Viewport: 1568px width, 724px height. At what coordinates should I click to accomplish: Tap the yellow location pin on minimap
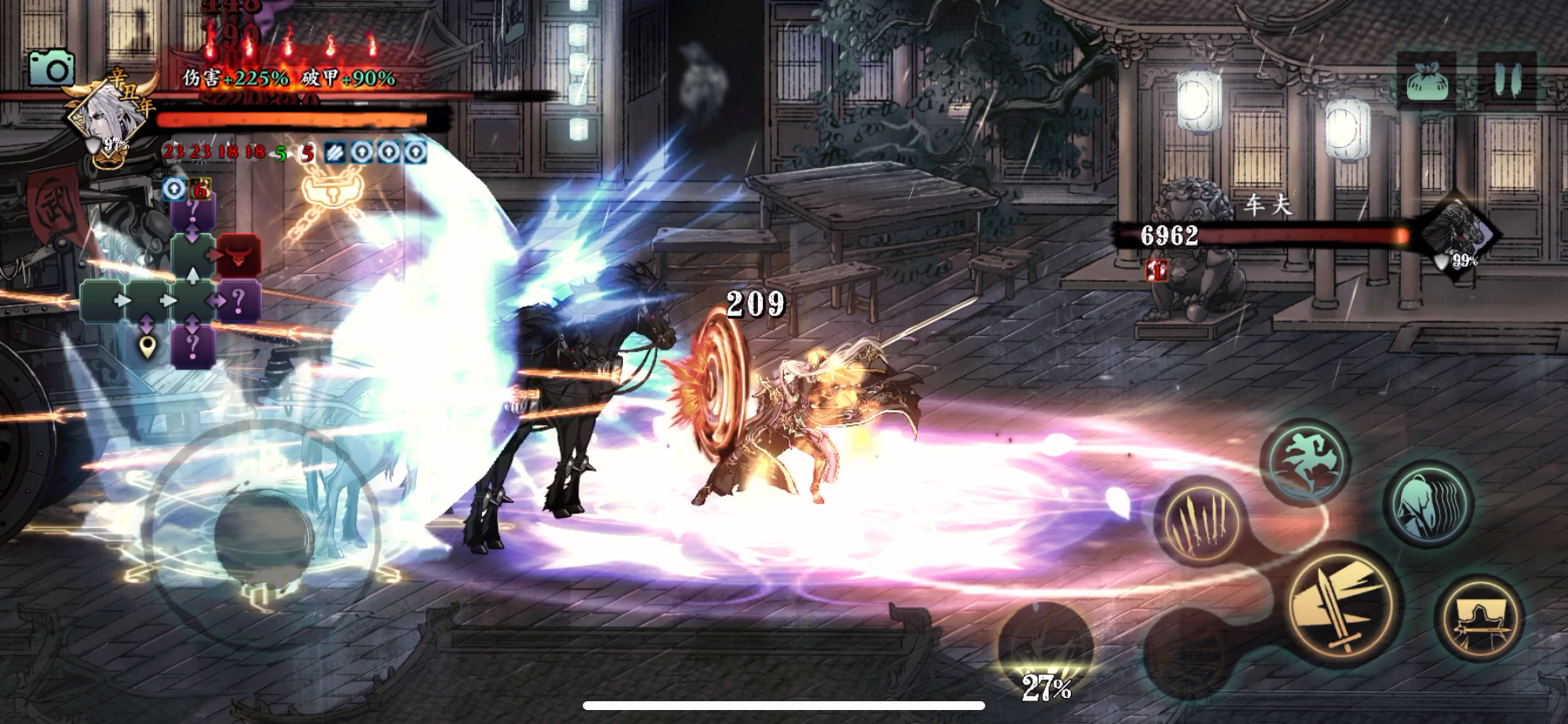[150, 348]
